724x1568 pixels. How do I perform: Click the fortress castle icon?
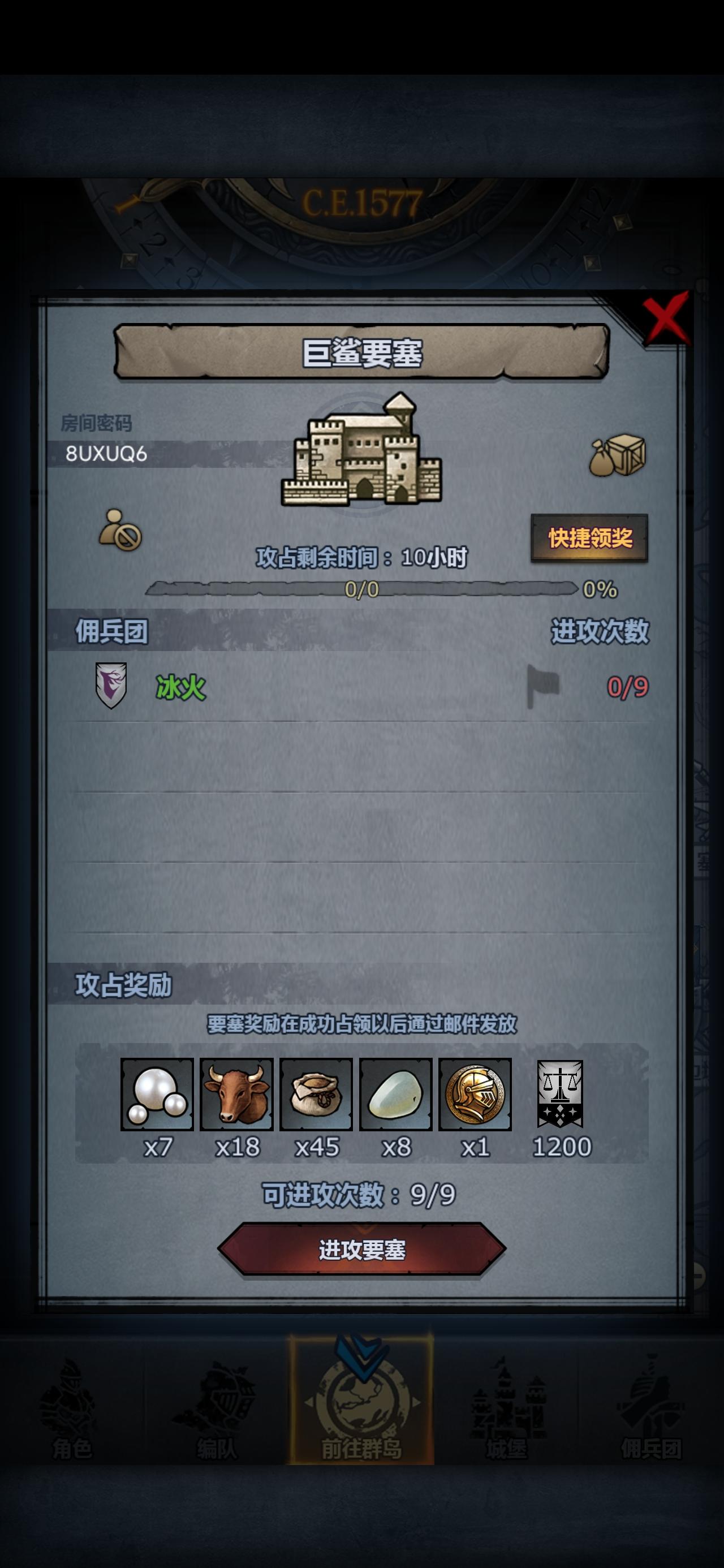coord(361,454)
